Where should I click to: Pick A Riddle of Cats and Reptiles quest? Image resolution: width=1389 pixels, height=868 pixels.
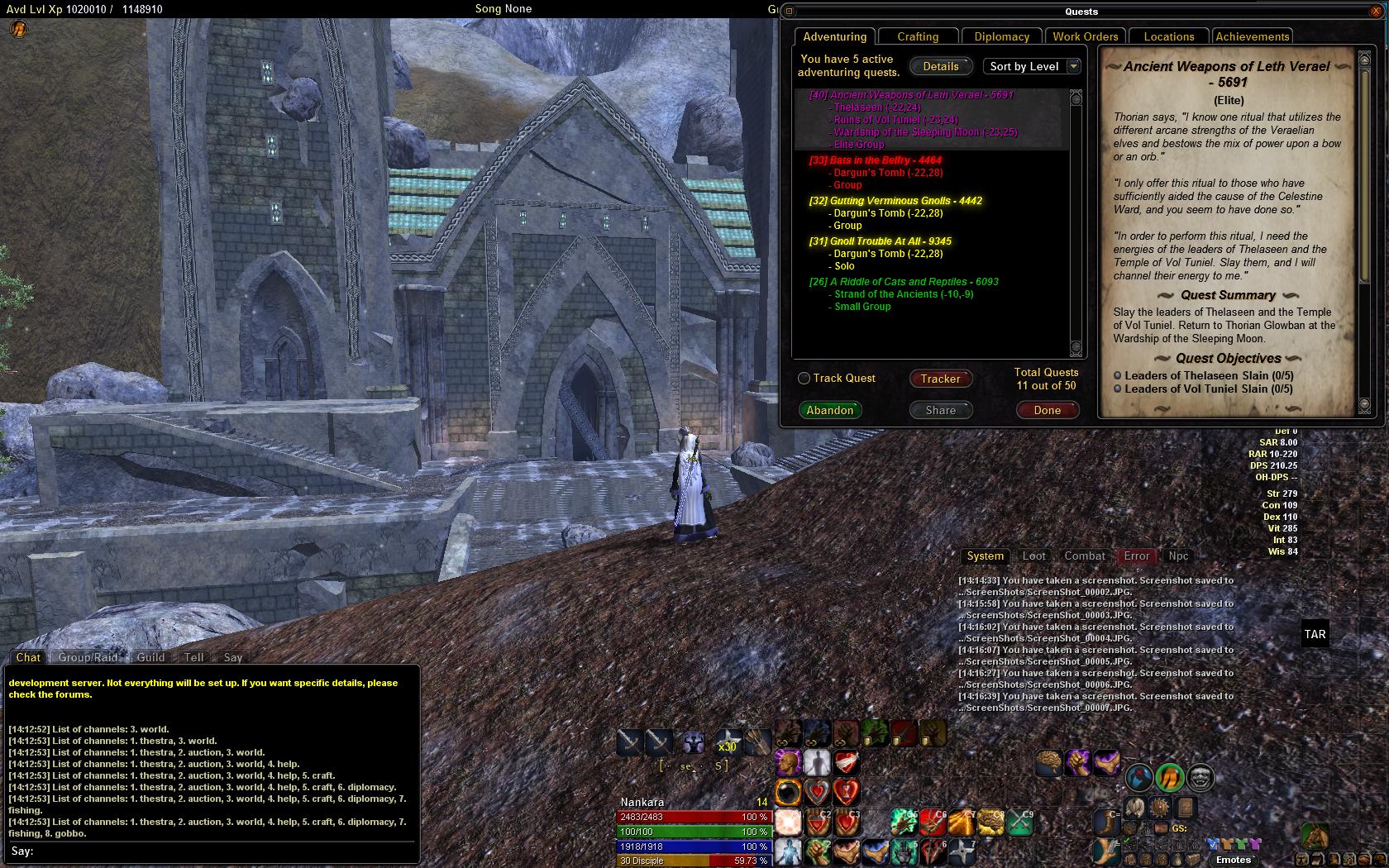click(904, 282)
